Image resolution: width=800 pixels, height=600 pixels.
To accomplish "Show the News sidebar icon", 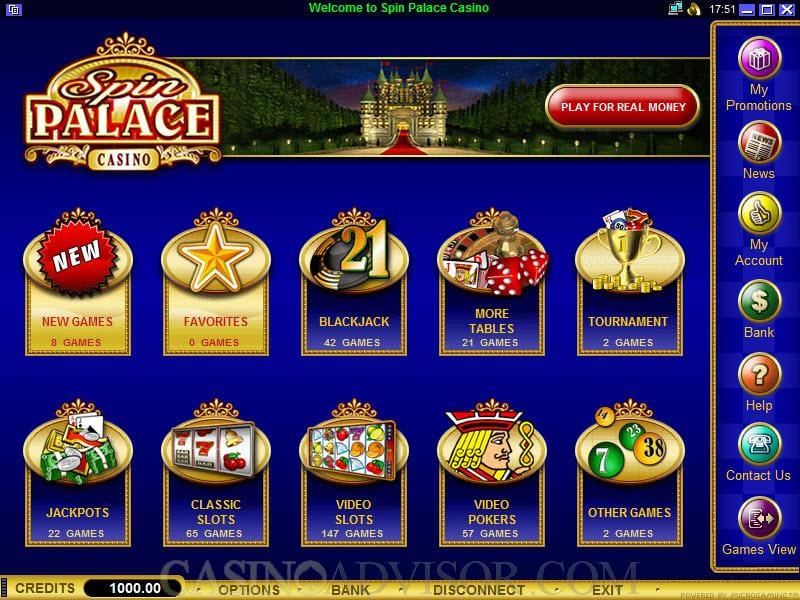I will pos(759,142).
